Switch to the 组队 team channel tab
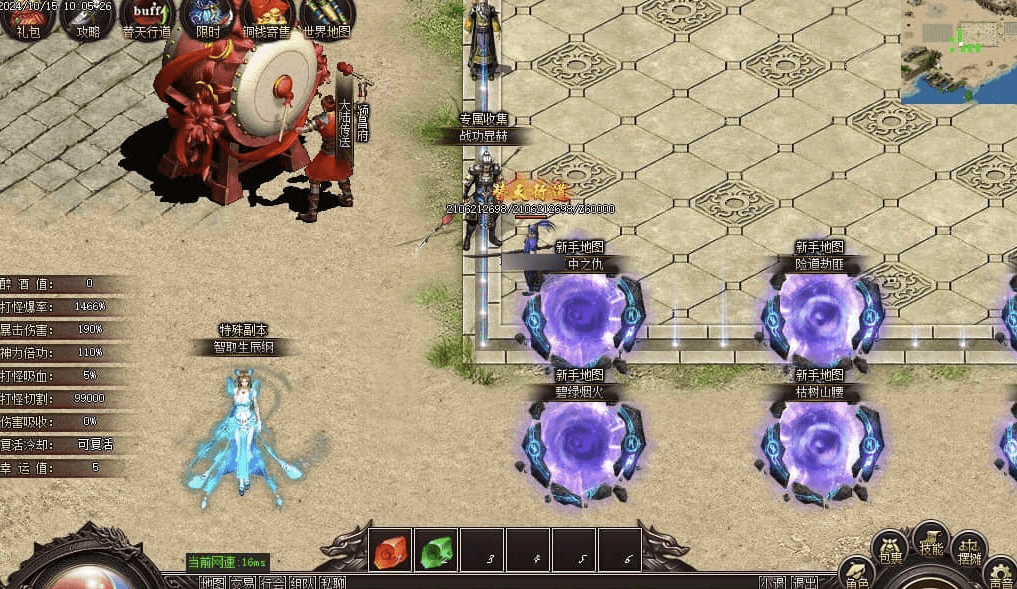Image resolution: width=1017 pixels, height=589 pixels. (303, 582)
